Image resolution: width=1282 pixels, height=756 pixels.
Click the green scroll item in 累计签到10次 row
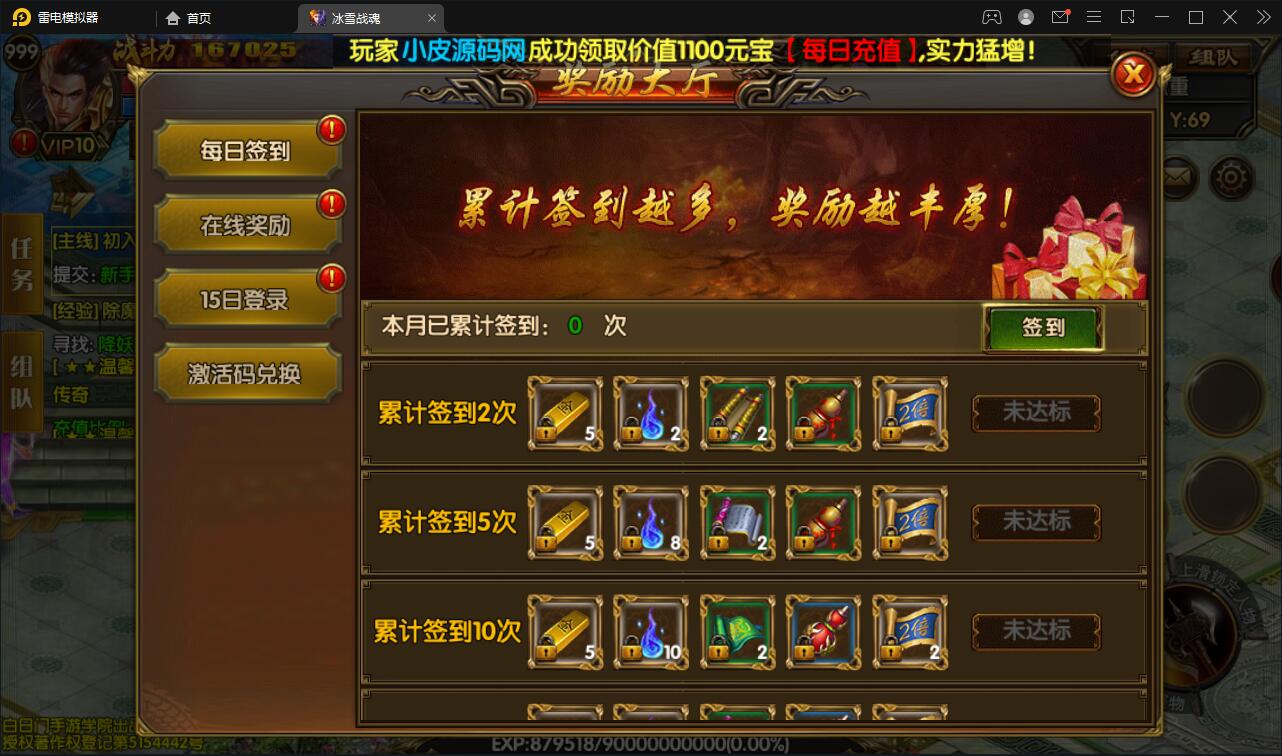click(x=736, y=630)
